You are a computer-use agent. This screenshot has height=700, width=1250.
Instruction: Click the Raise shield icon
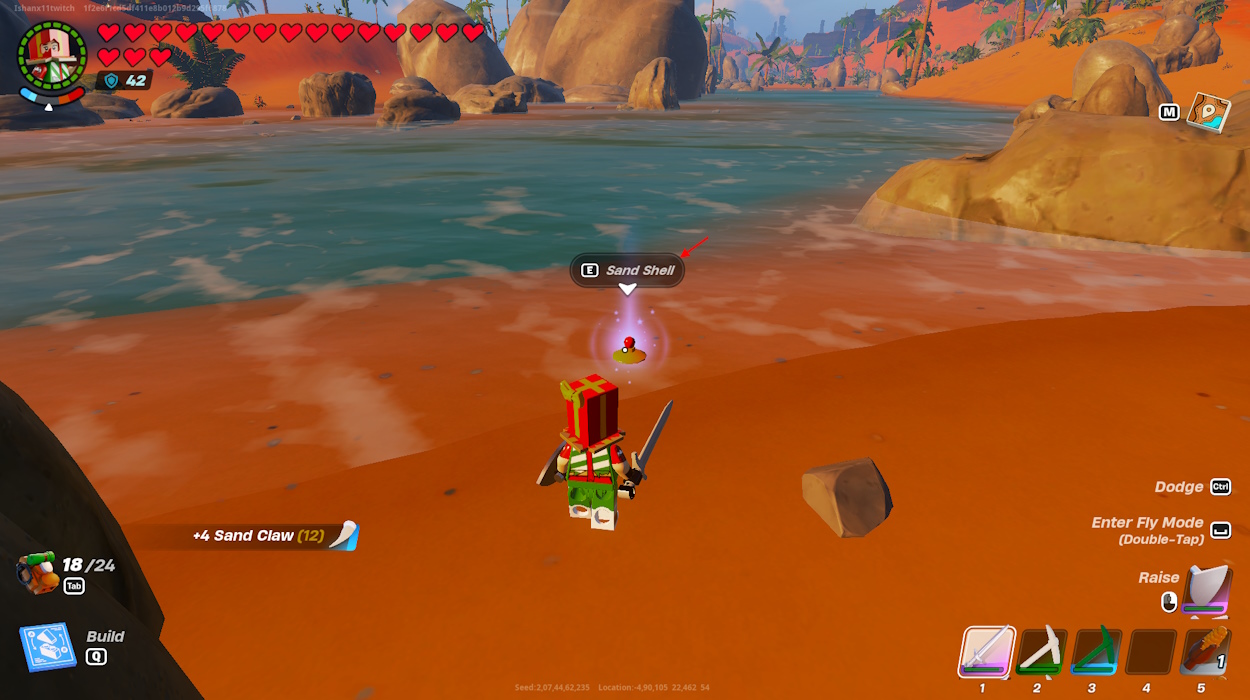click(x=1207, y=590)
